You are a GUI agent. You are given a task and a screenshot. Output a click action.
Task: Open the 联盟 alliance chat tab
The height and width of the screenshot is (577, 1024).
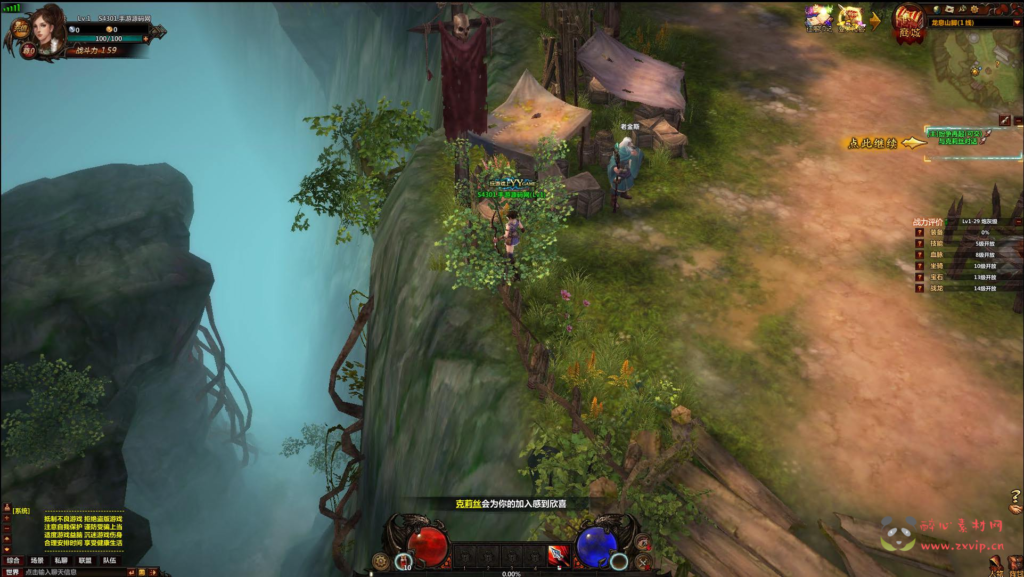tap(85, 560)
